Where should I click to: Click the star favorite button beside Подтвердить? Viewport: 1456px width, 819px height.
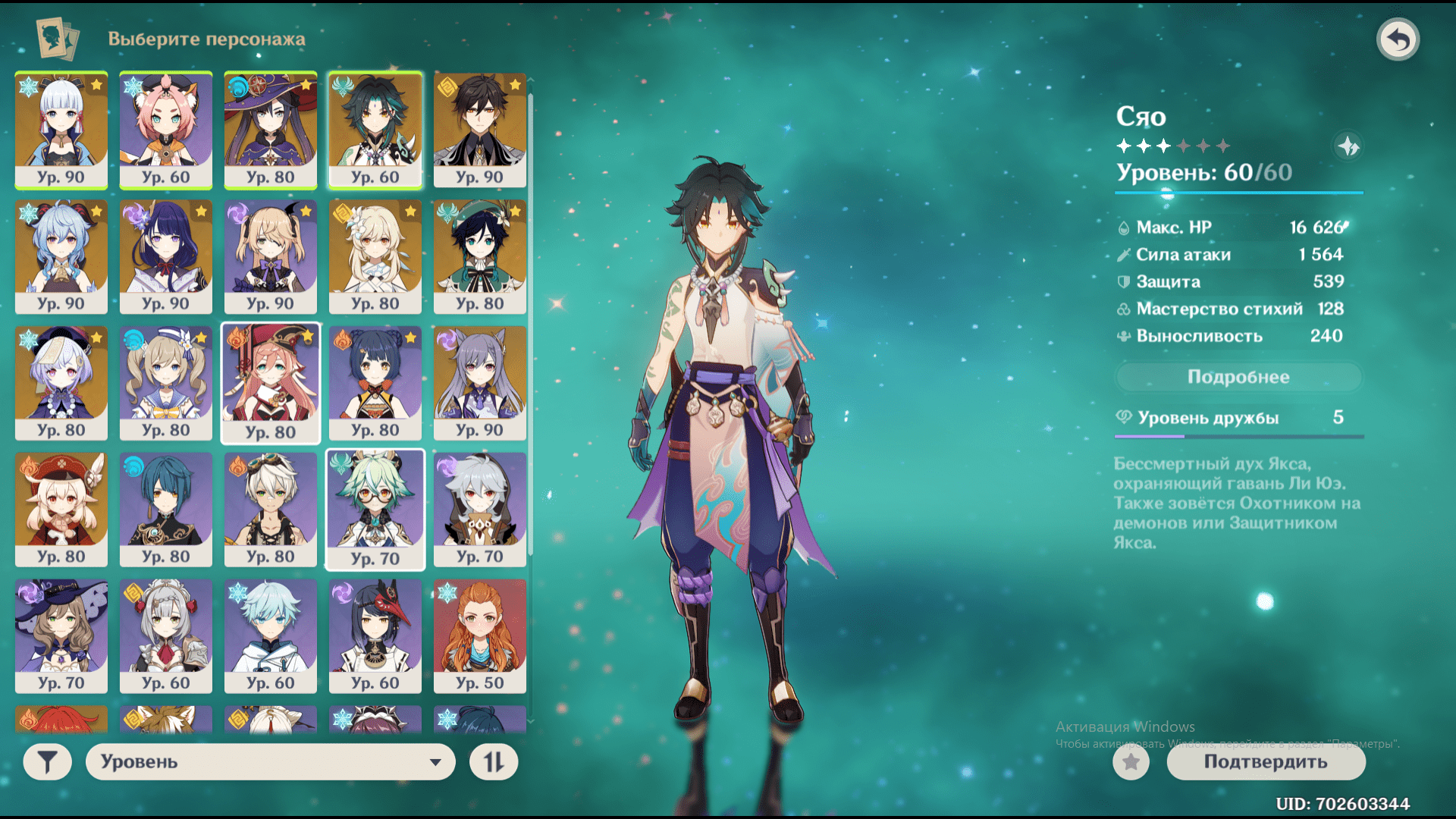tap(1131, 761)
